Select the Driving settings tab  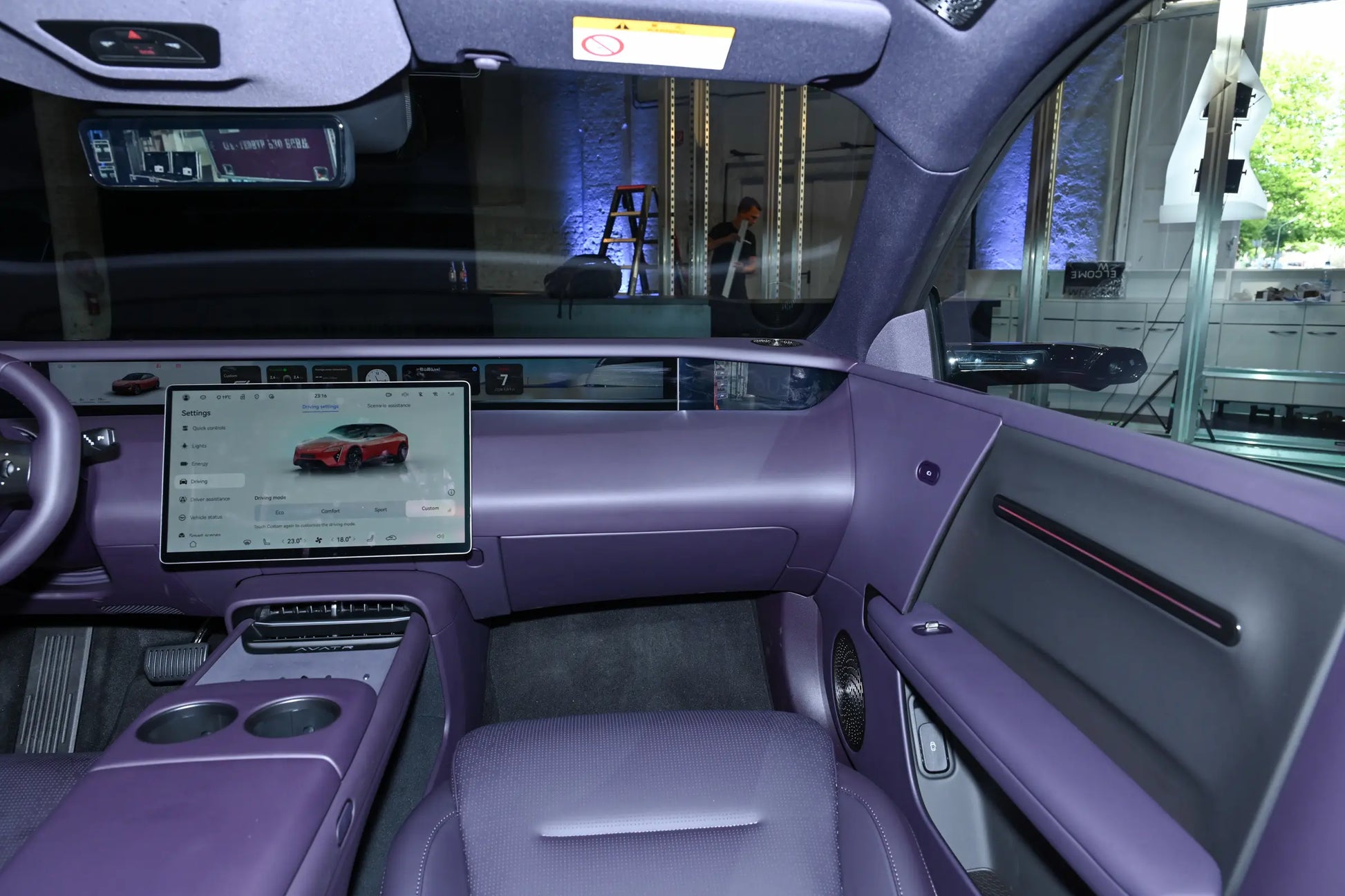click(x=320, y=406)
